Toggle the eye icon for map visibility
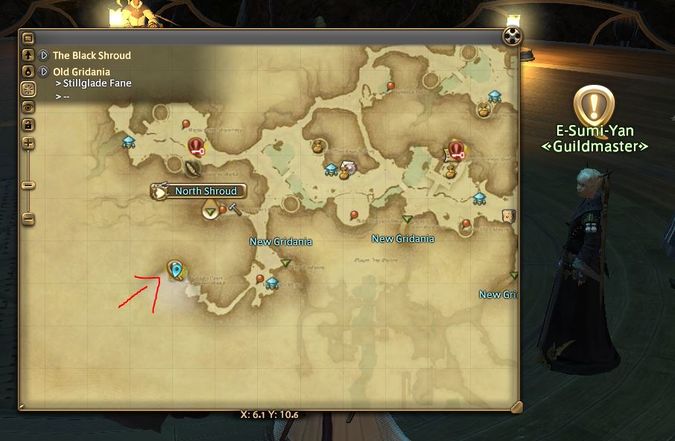 (28, 106)
